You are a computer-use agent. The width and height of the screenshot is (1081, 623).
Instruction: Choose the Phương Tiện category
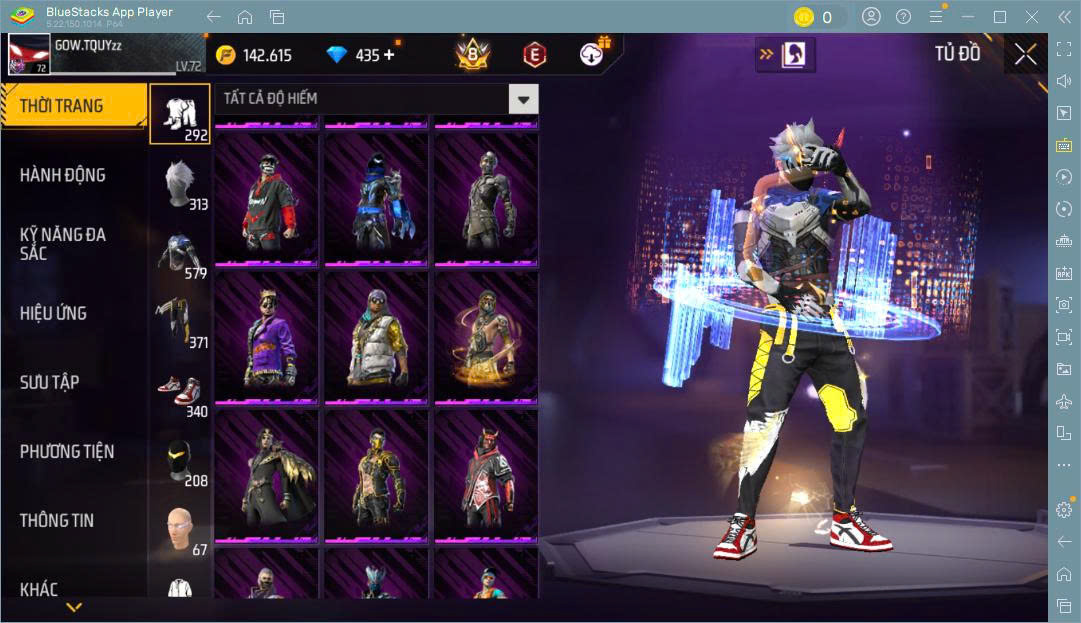(67, 451)
